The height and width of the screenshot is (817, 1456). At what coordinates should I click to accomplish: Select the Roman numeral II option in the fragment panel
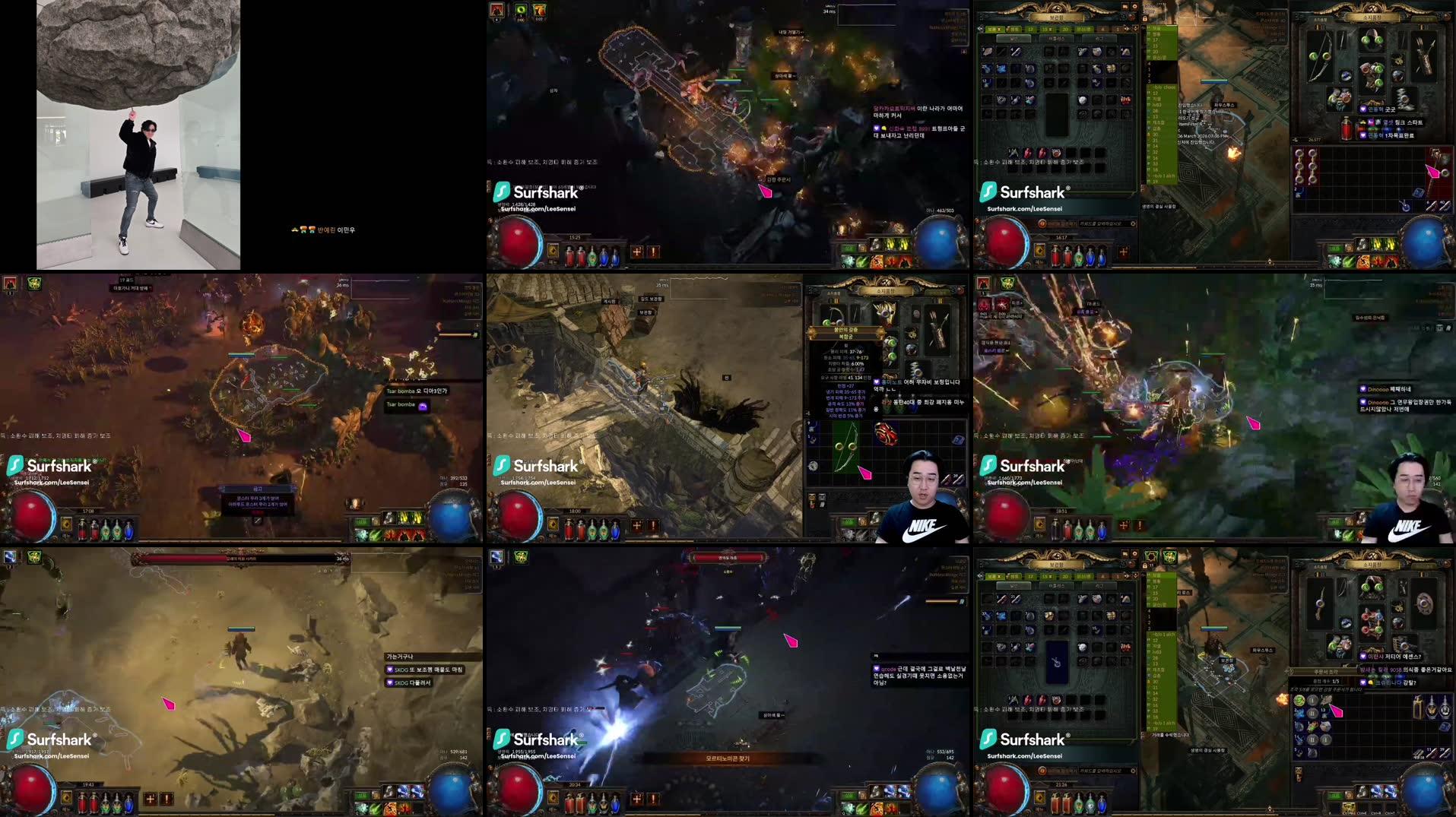(x=1312, y=712)
